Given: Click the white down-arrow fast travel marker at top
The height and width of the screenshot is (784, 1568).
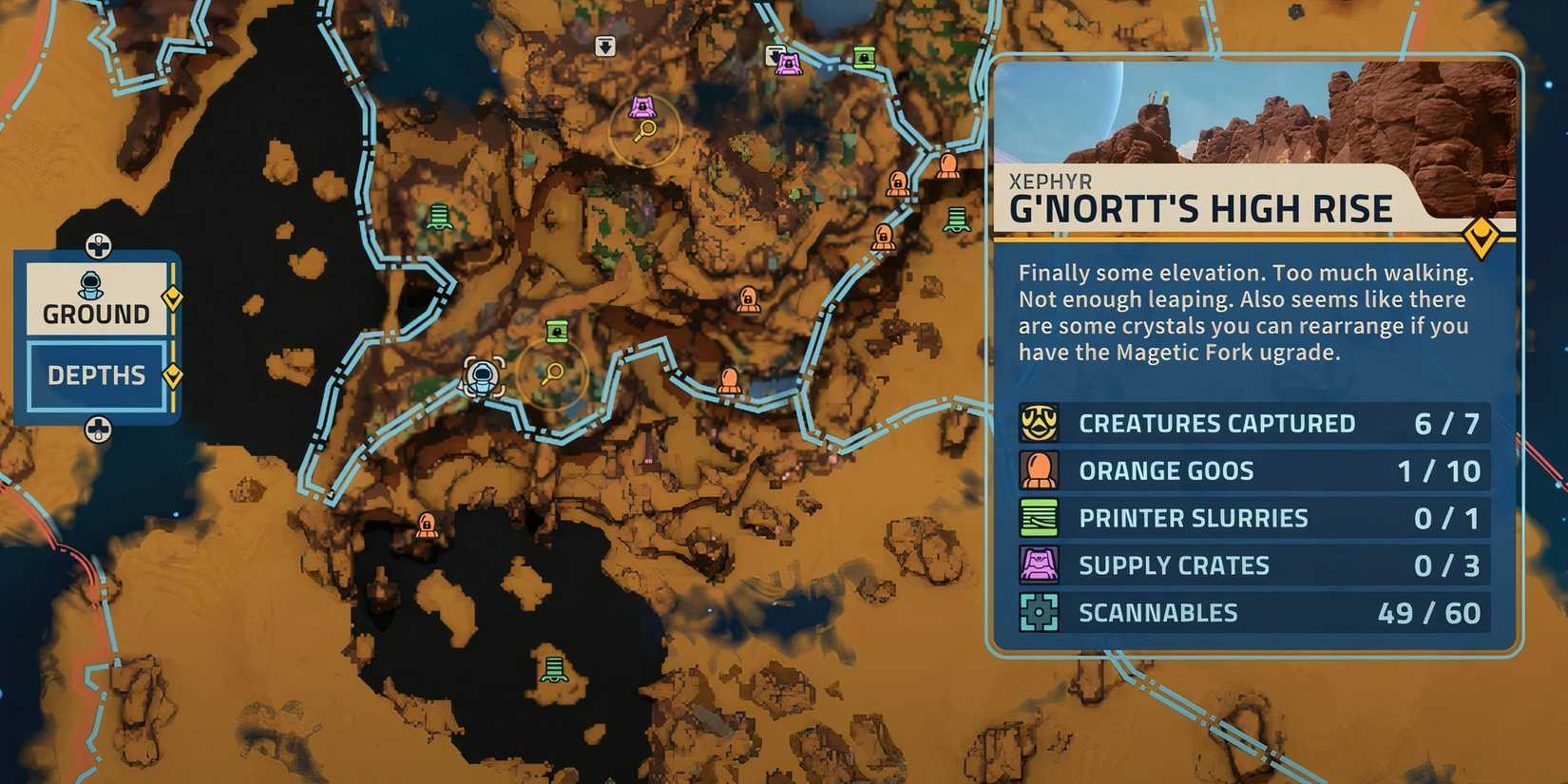Looking at the screenshot, I should tap(606, 45).
